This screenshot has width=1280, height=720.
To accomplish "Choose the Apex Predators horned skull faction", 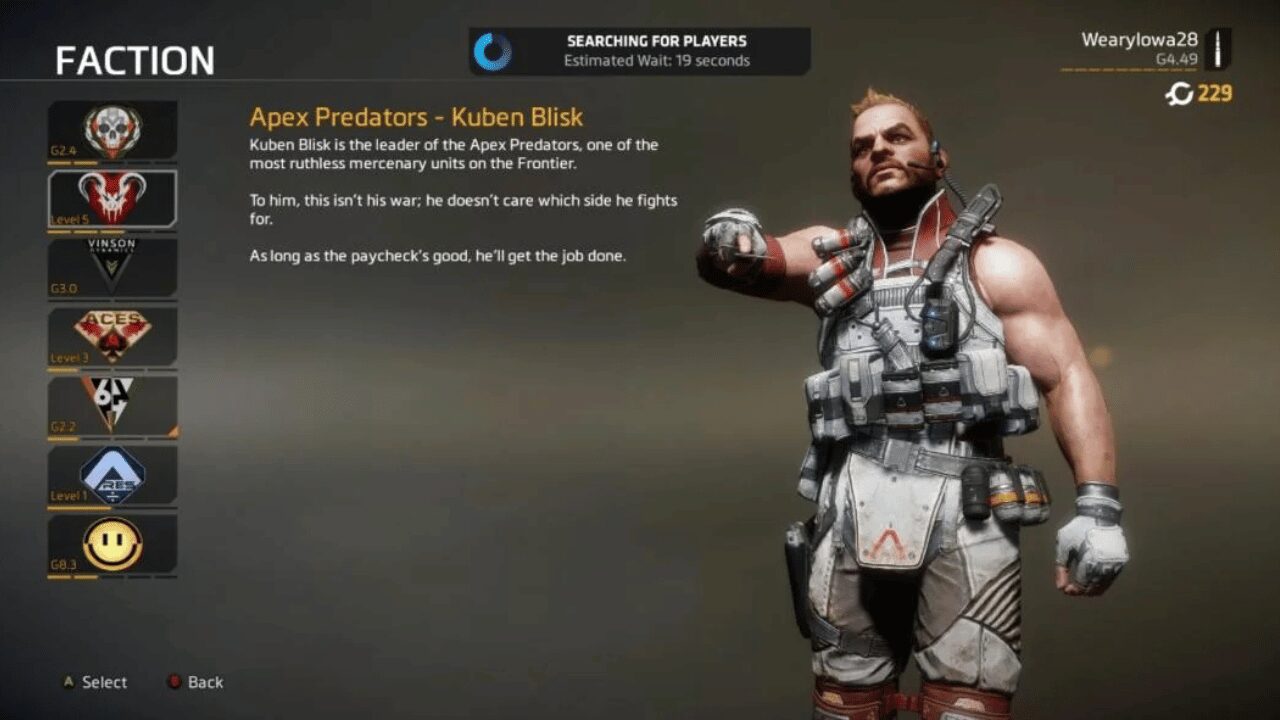I will (x=112, y=198).
